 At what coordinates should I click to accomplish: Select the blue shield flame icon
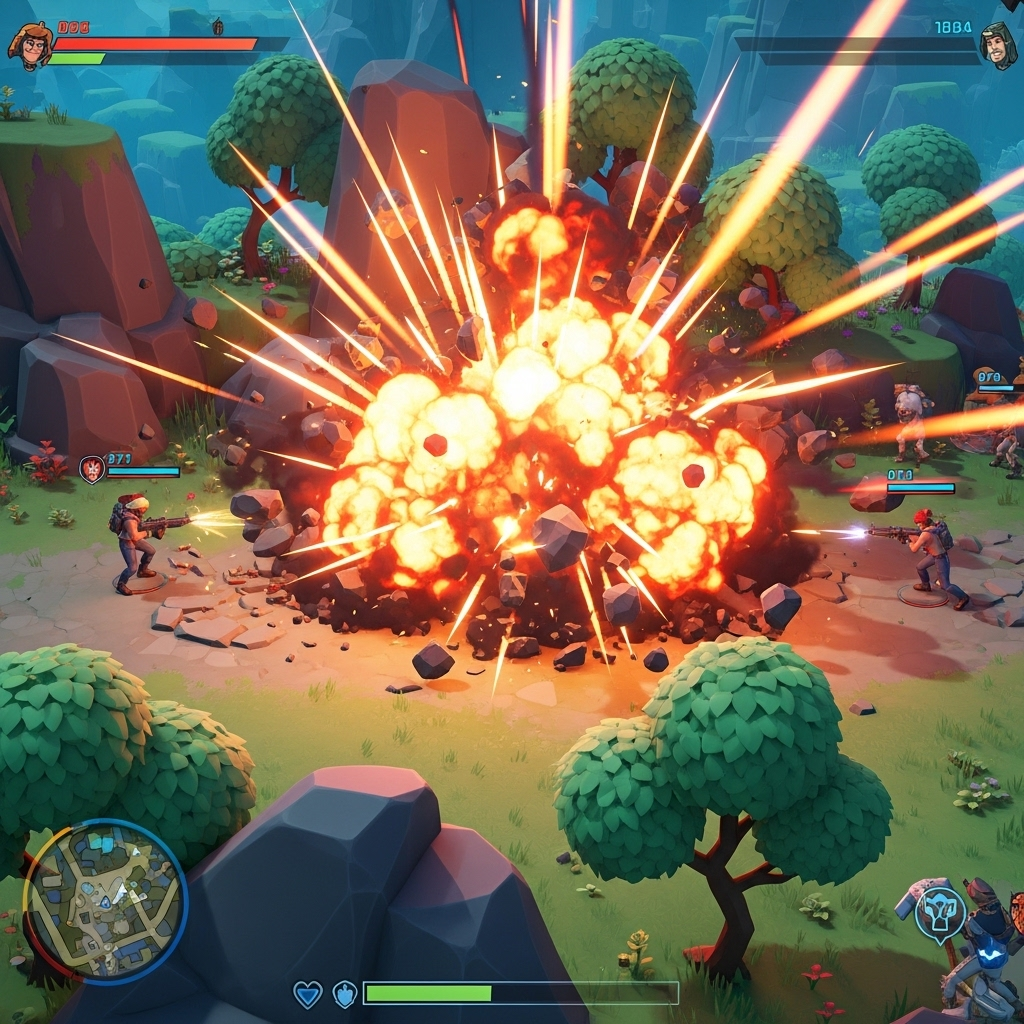pyautogui.click(x=345, y=994)
